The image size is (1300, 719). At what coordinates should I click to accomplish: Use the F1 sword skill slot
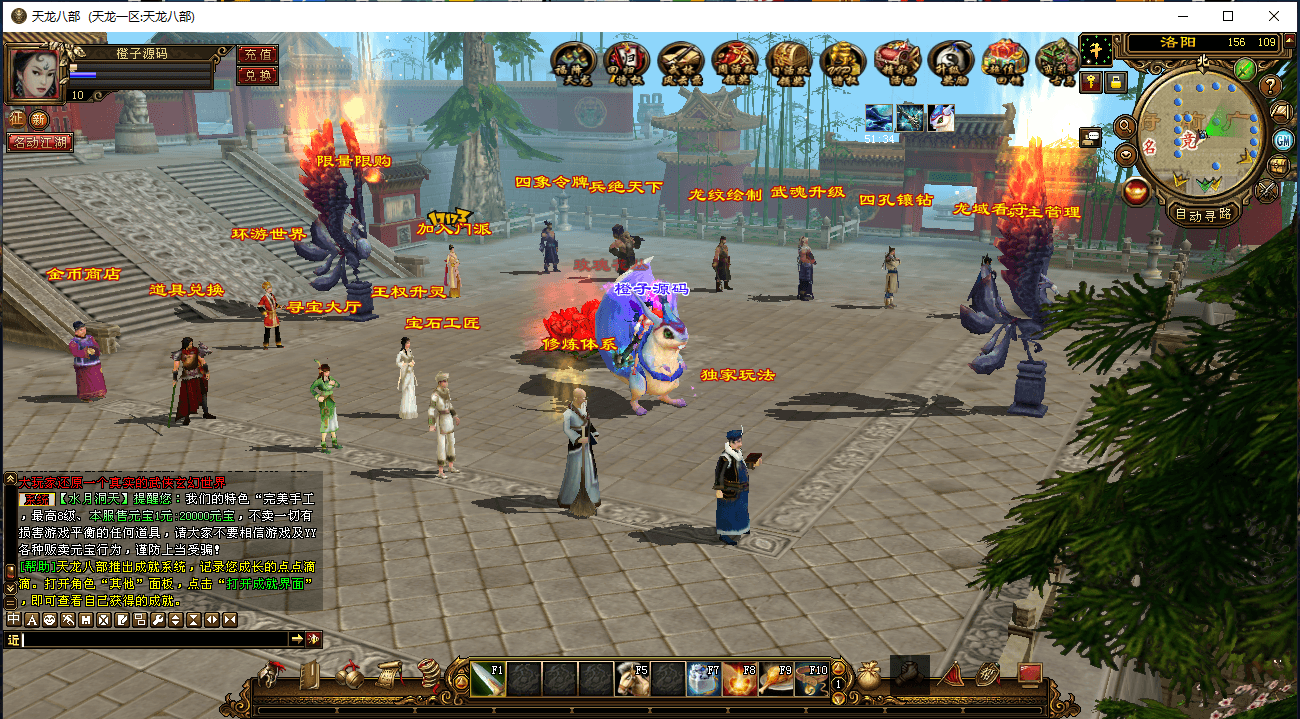pyautogui.click(x=488, y=679)
